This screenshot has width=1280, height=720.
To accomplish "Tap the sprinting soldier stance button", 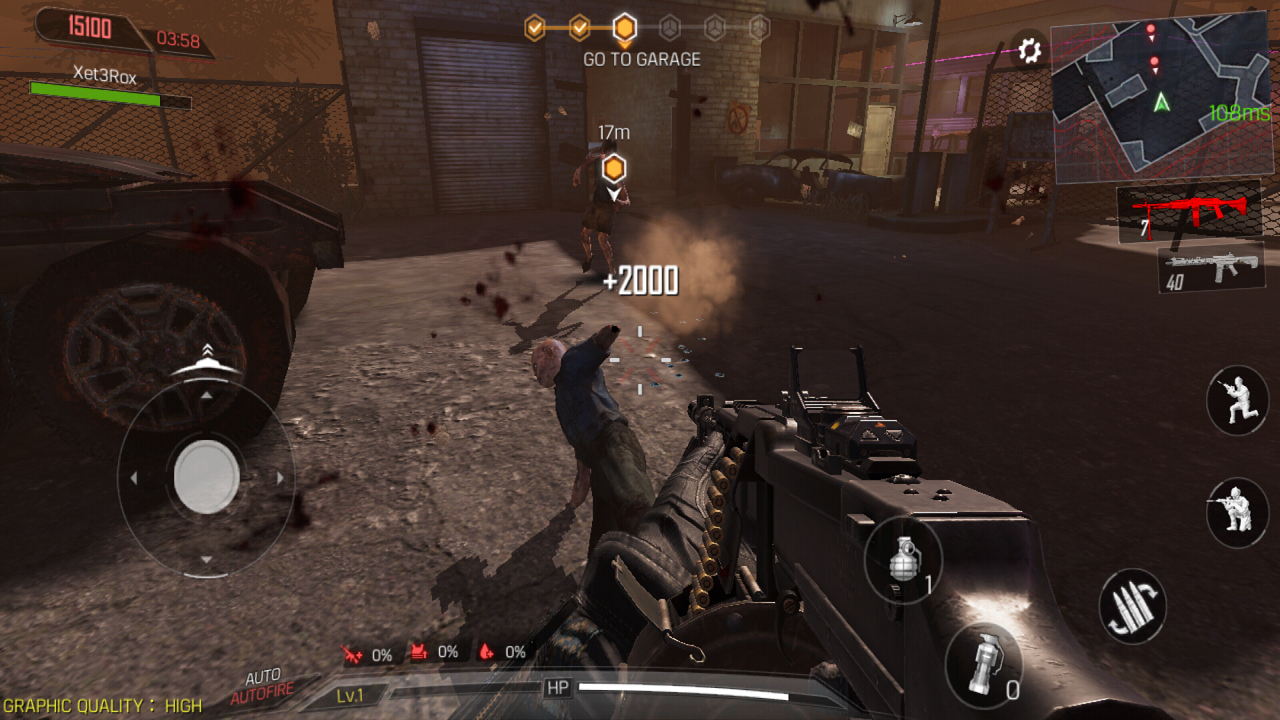I will coord(1238,400).
